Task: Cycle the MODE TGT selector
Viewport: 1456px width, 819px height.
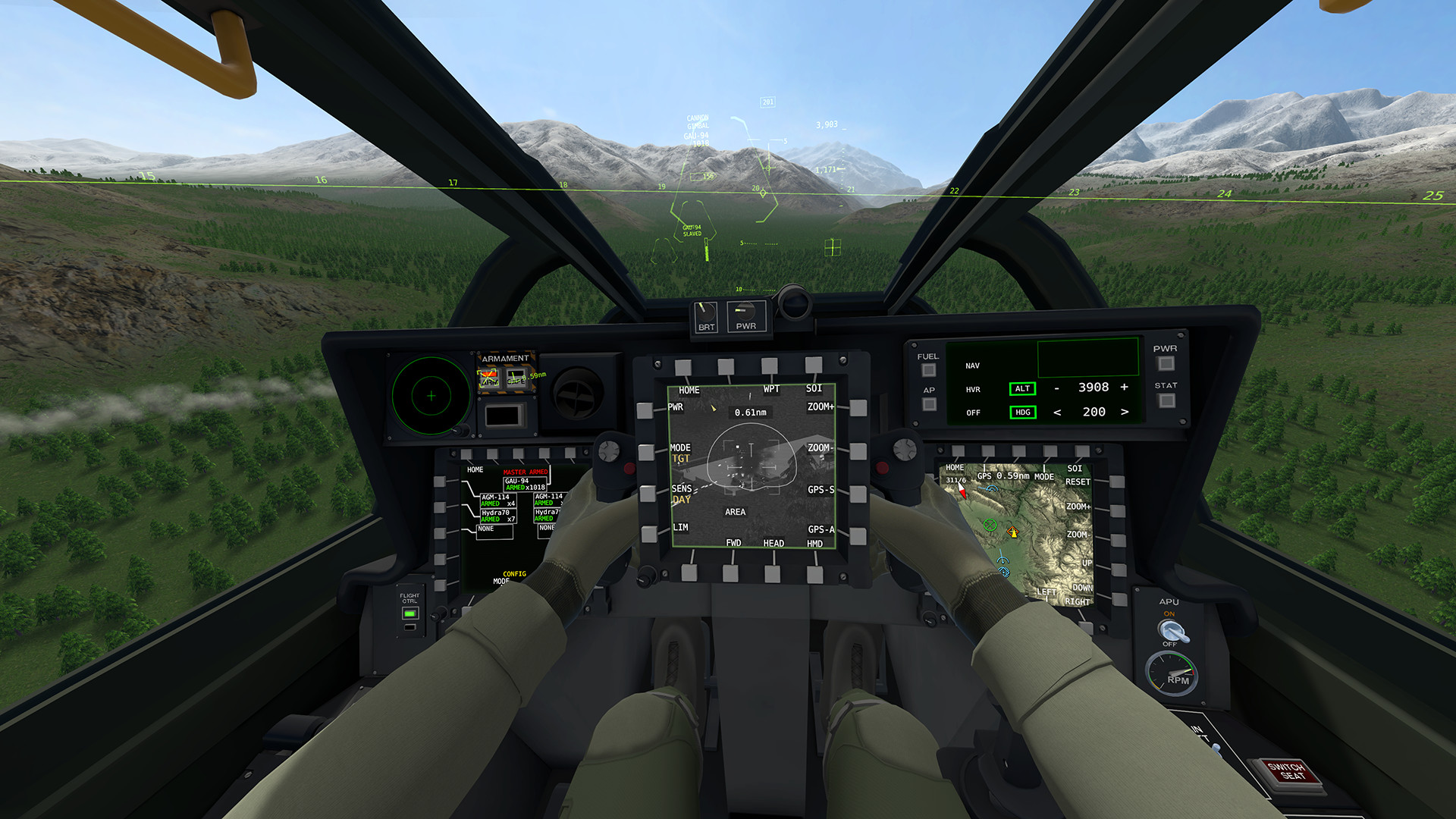Action: 681,453
